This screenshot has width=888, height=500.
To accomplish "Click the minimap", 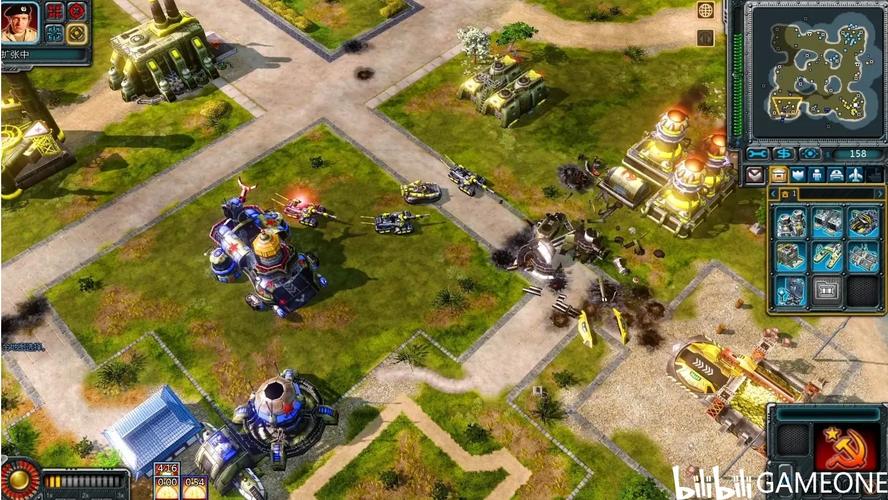I will (x=814, y=71).
